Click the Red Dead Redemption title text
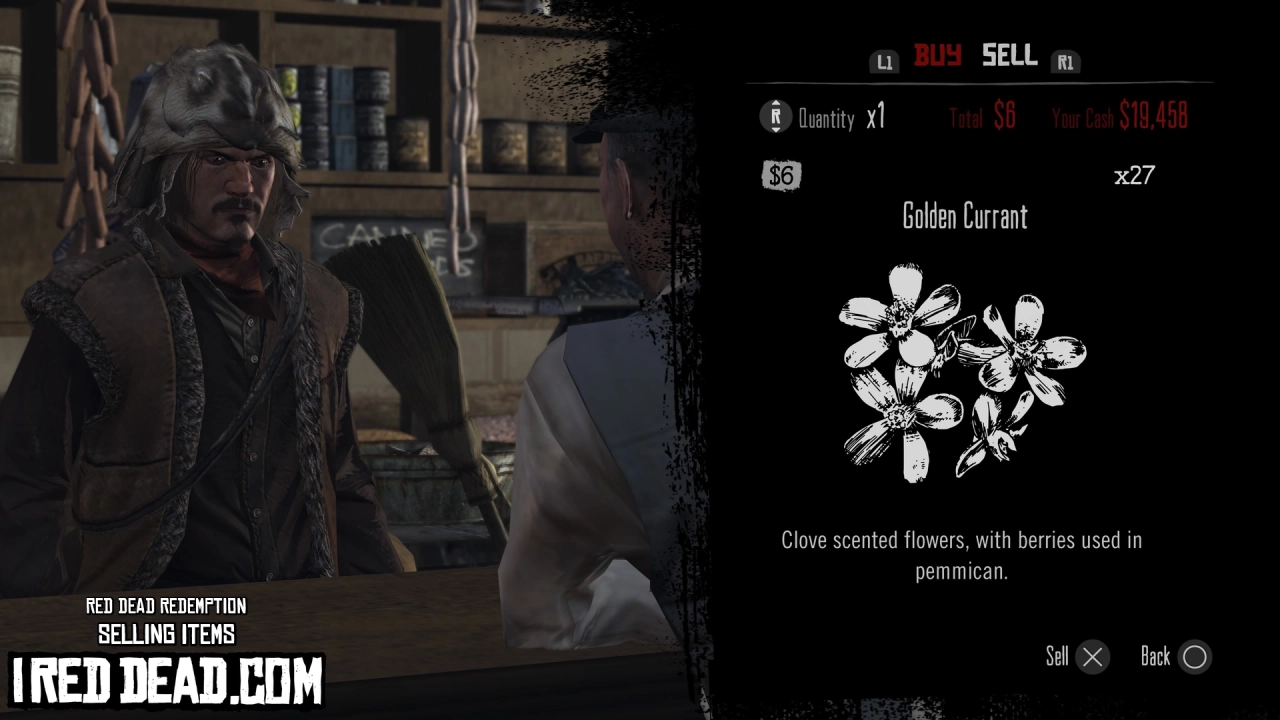The width and height of the screenshot is (1280, 720). [166, 606]
